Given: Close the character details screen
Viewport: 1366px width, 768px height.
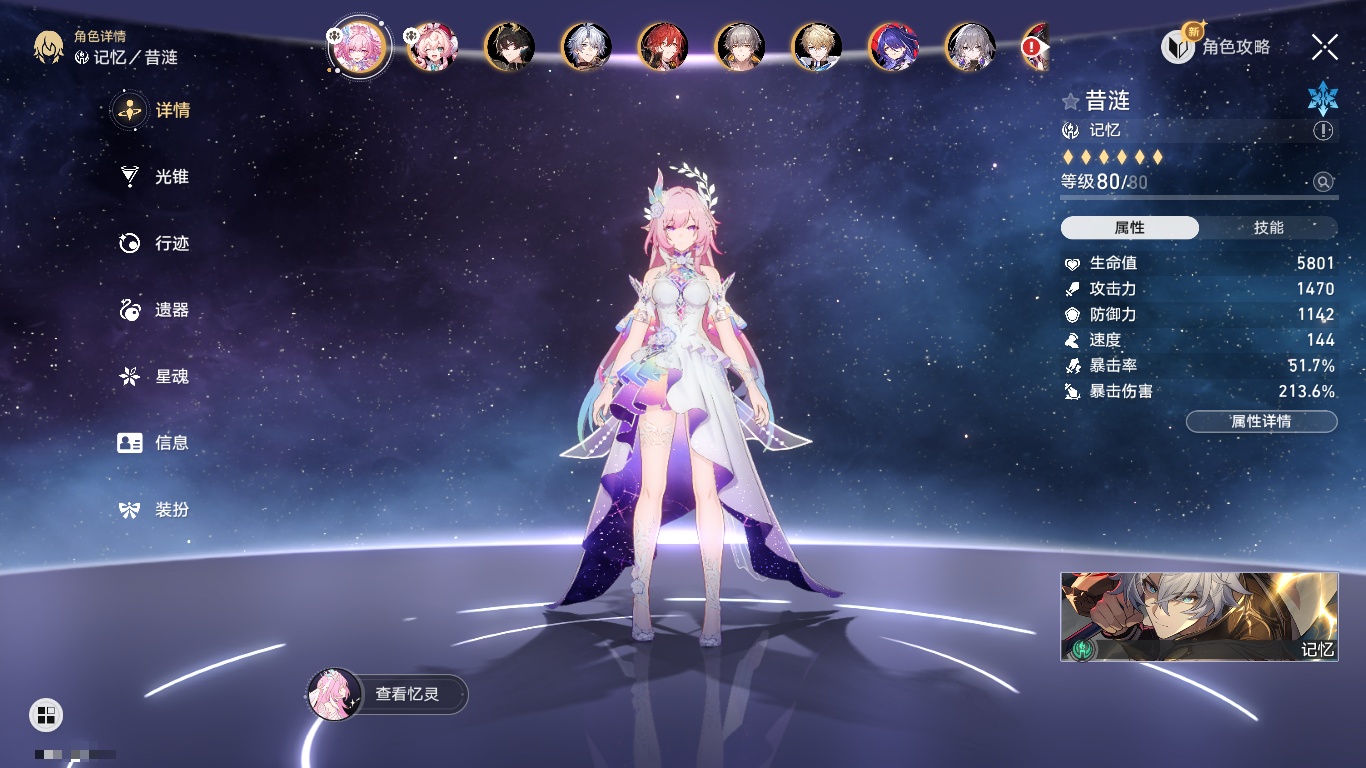Looking at the screenshot, I should click(x=1325, y=46).
